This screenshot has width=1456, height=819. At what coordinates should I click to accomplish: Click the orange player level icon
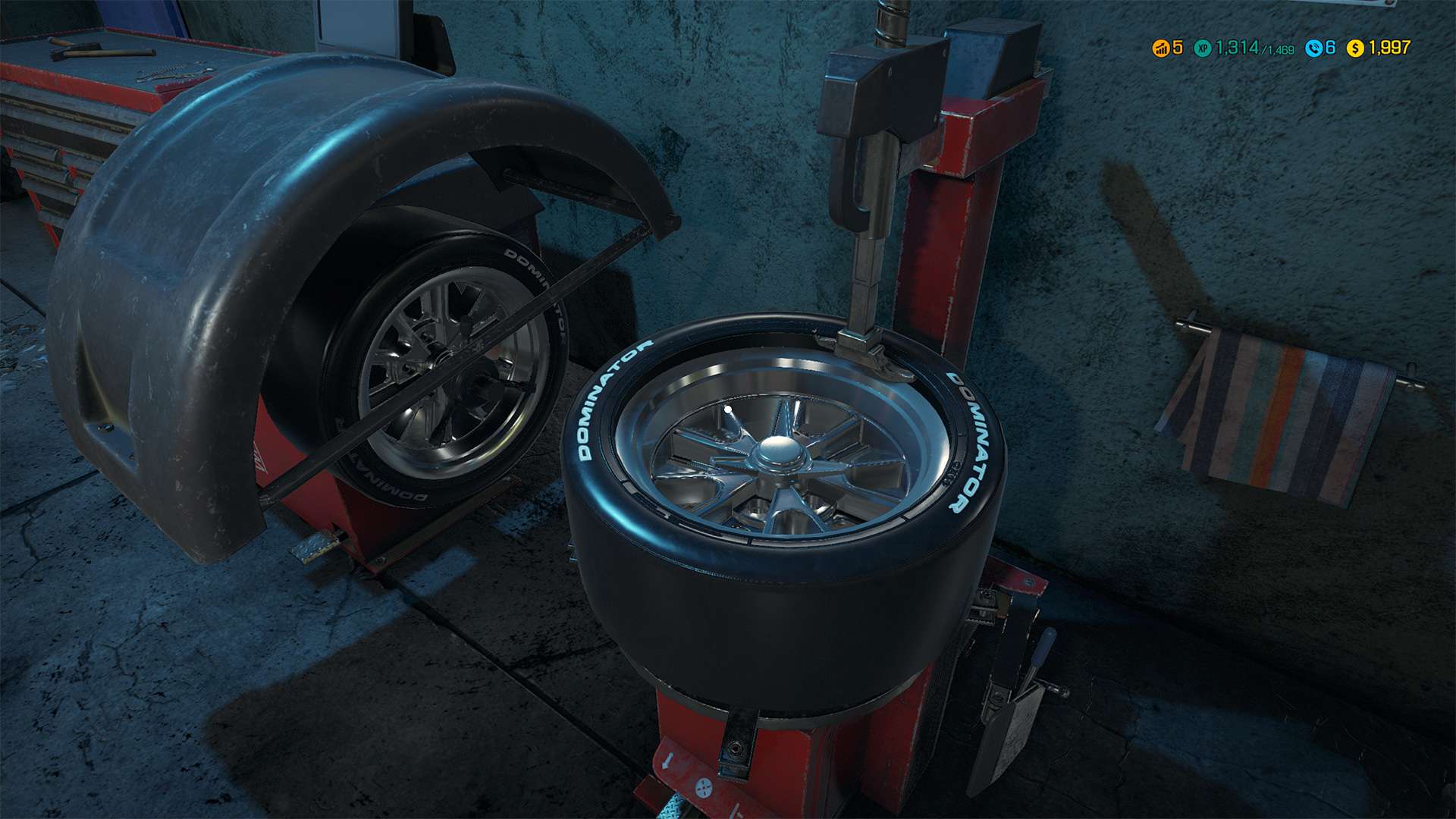pyautogui.click(x=1161, y=49)
